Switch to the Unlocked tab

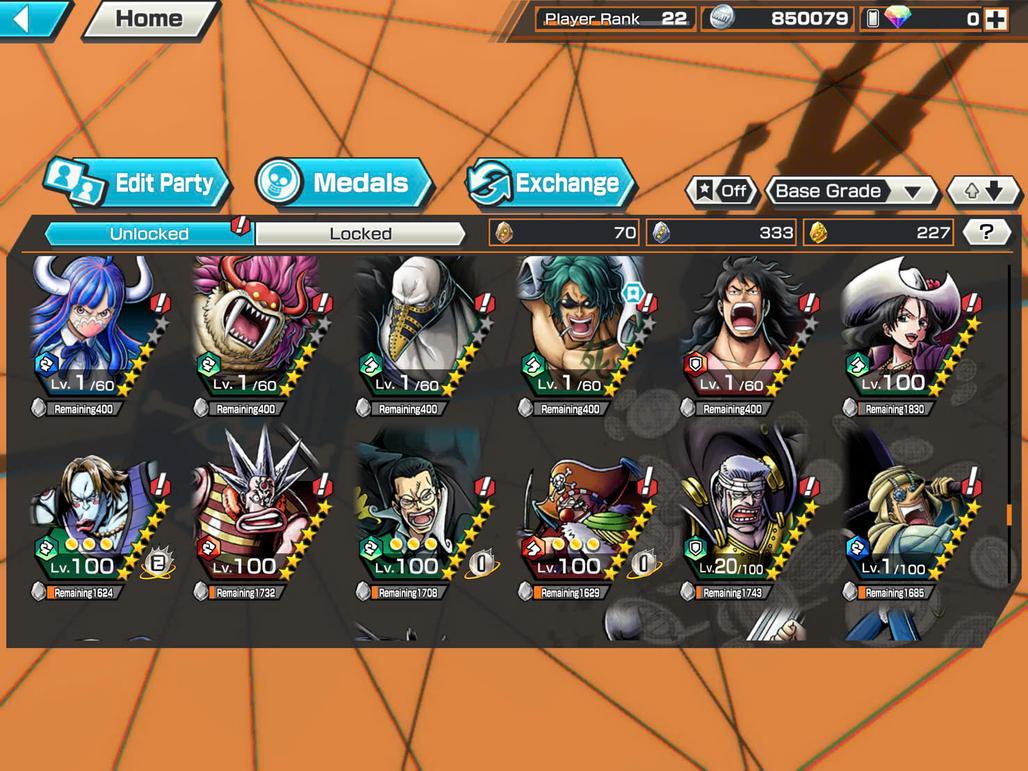[x=149, y=234]
